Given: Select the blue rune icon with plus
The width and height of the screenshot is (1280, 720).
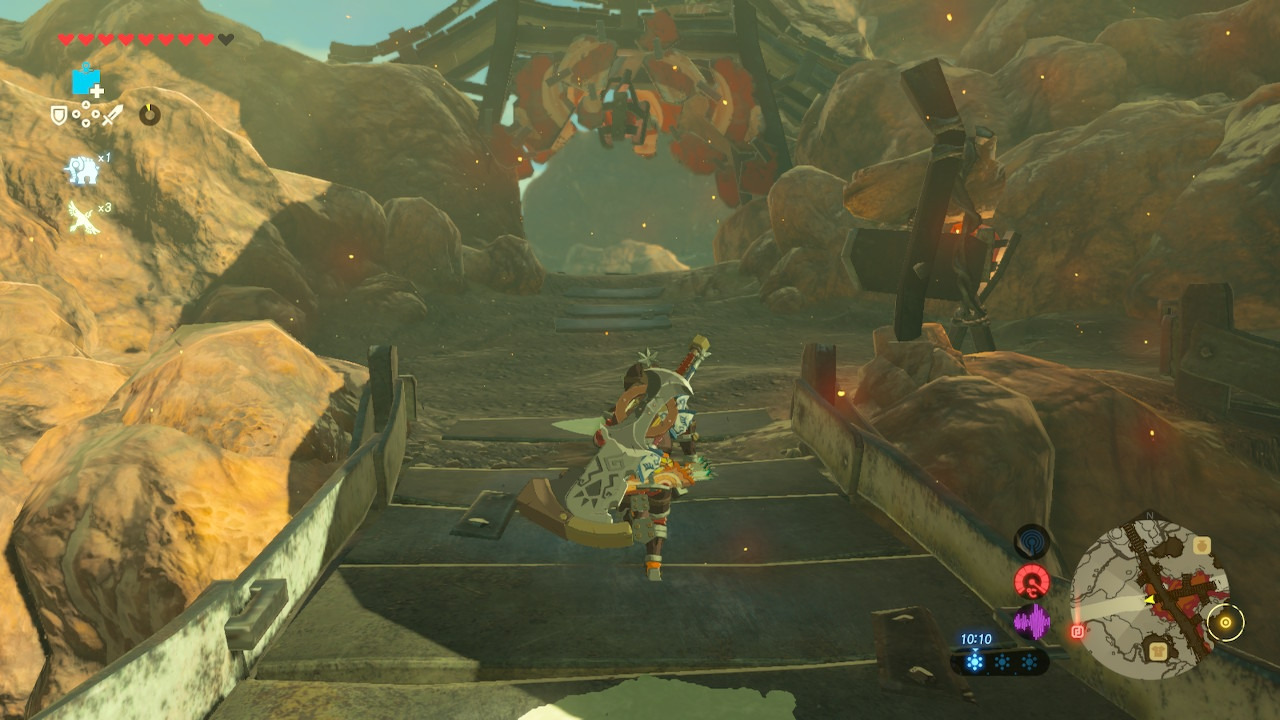Looking at the screenshot, I should click(x=87, y=80).
